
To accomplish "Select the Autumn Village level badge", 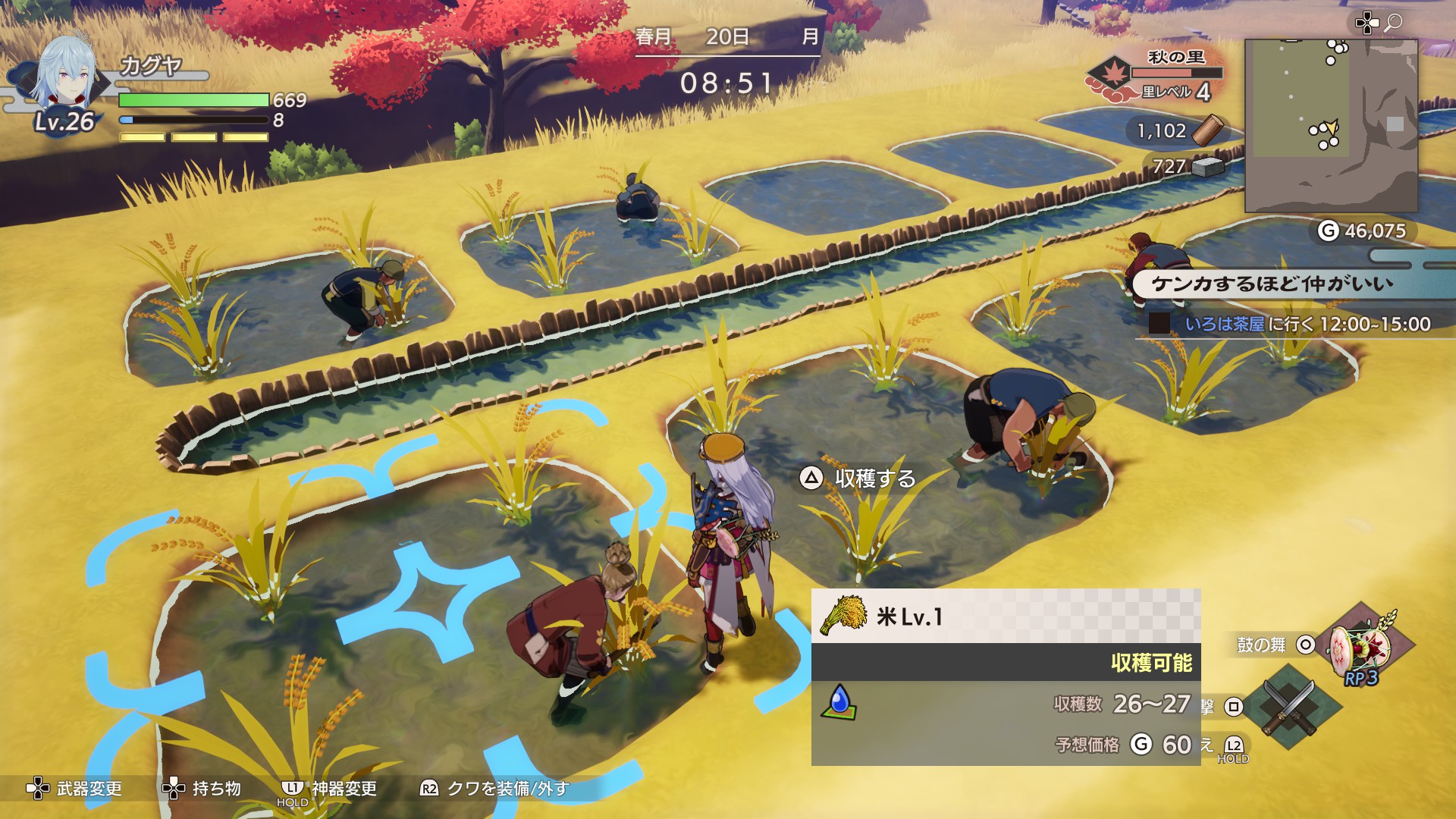I will click(1111, 77).
